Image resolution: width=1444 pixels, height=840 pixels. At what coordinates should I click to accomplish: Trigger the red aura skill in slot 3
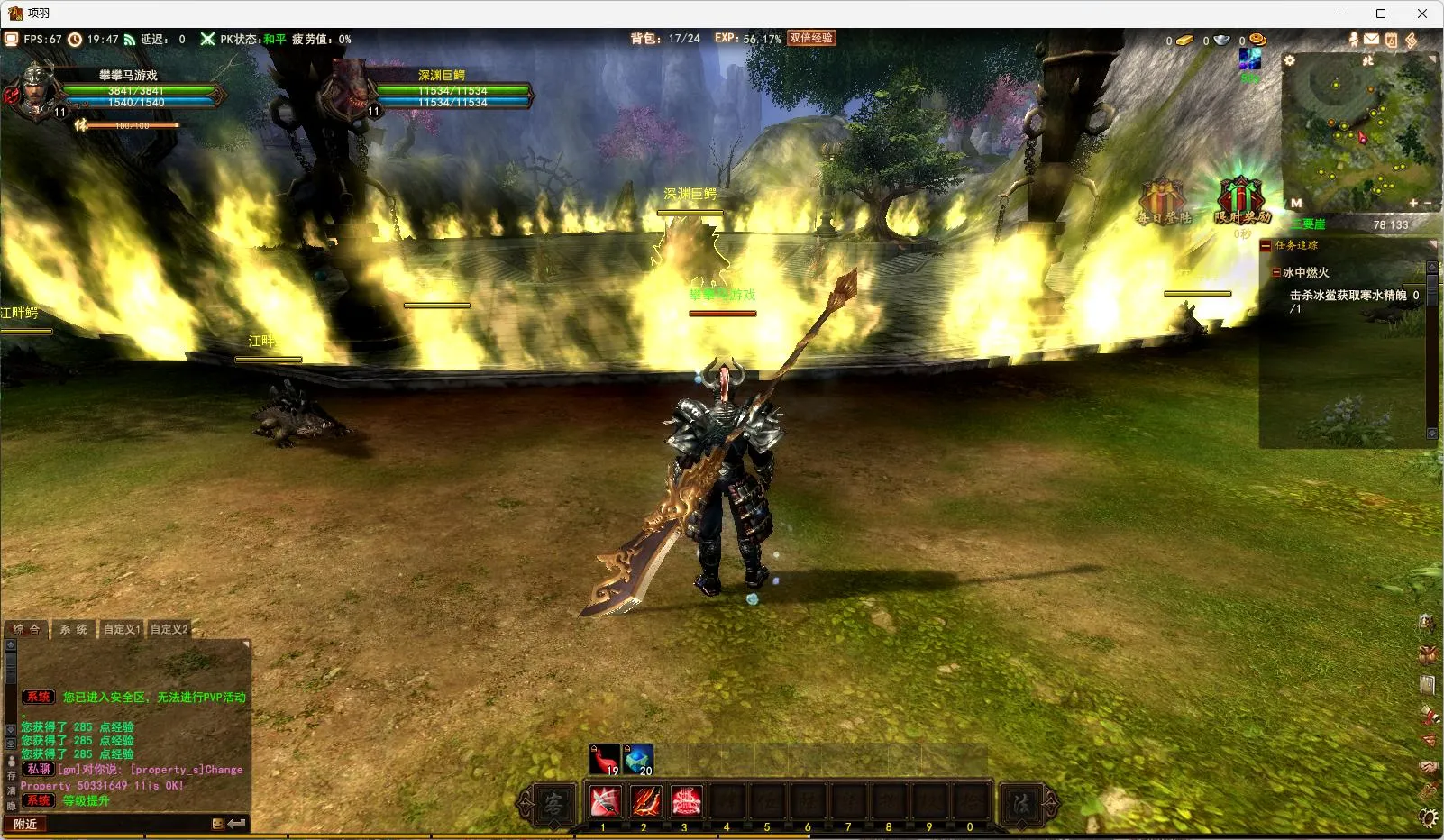686,800
